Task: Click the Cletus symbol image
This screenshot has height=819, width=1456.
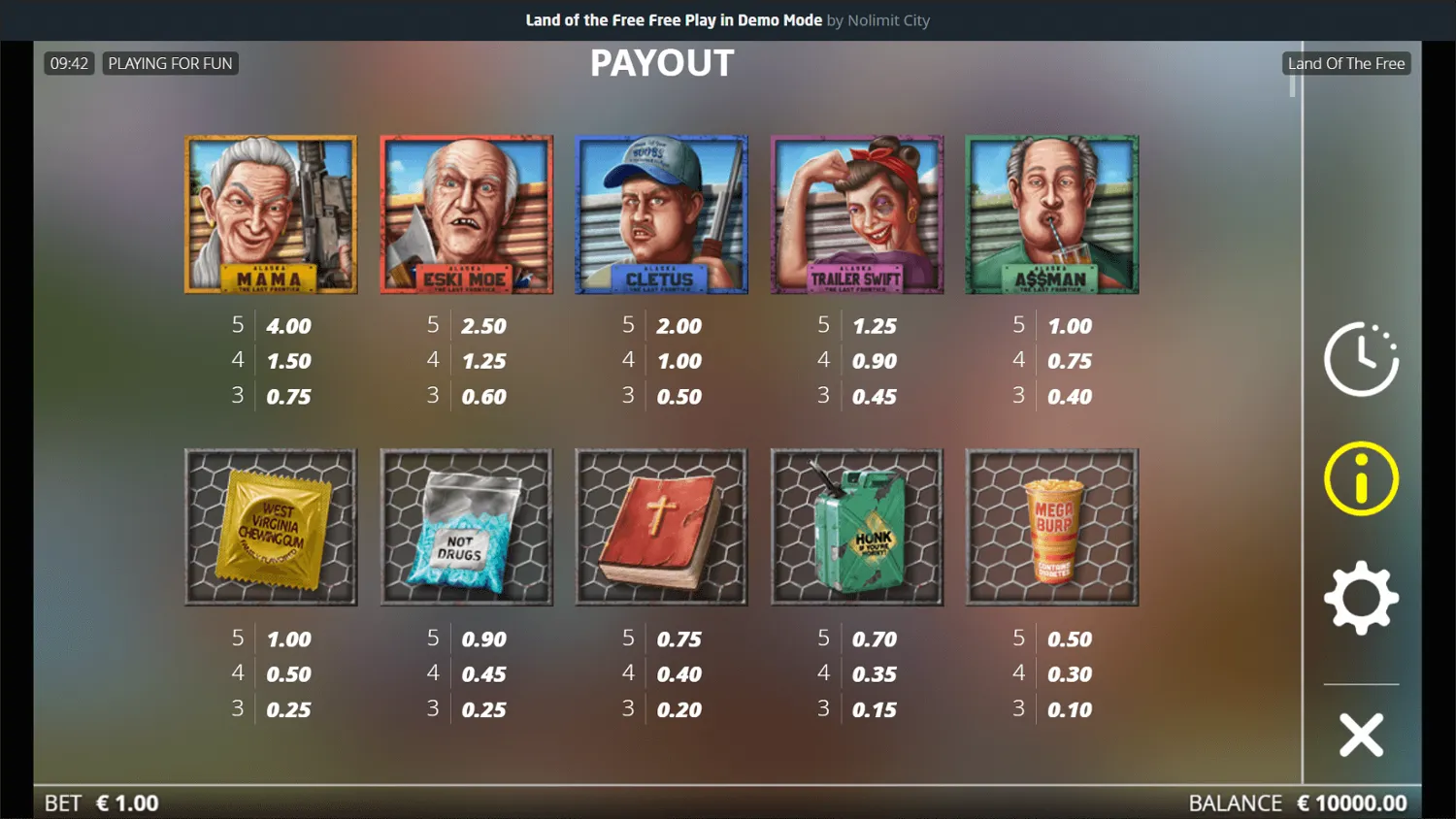Action: tap(662, 213)
